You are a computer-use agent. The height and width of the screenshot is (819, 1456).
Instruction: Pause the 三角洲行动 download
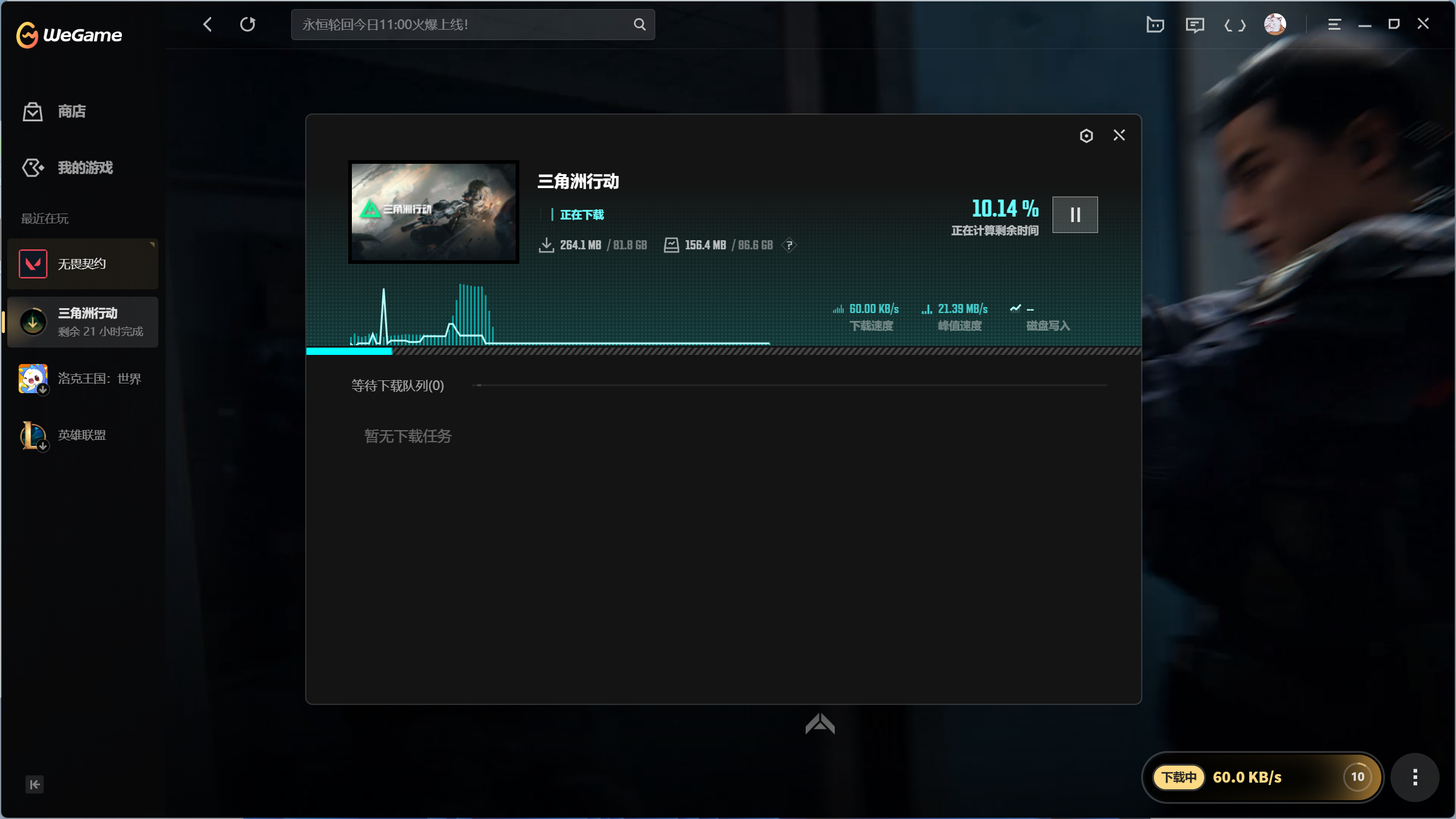click(x=1075, y=214)
